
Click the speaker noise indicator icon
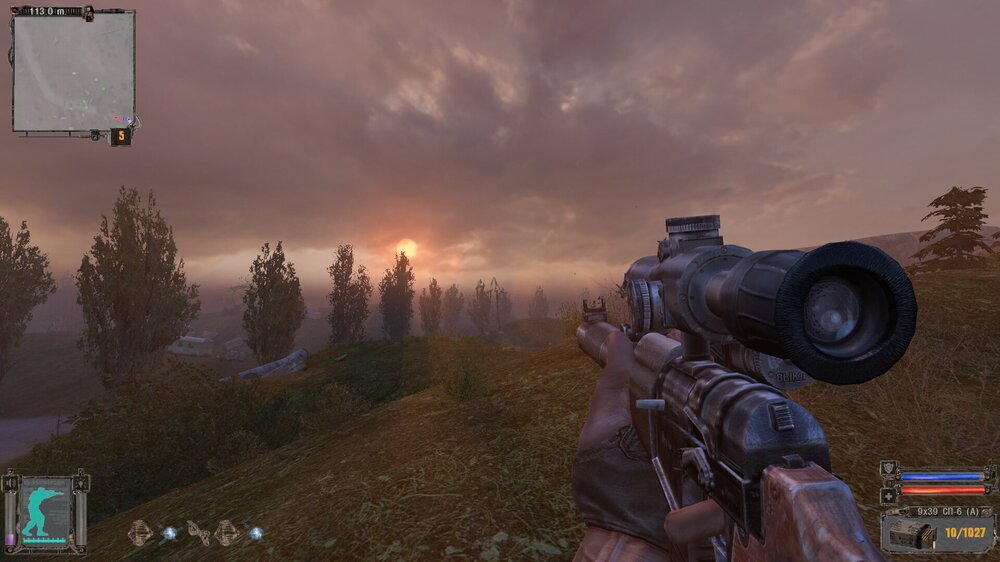click(x=10, y=483)
